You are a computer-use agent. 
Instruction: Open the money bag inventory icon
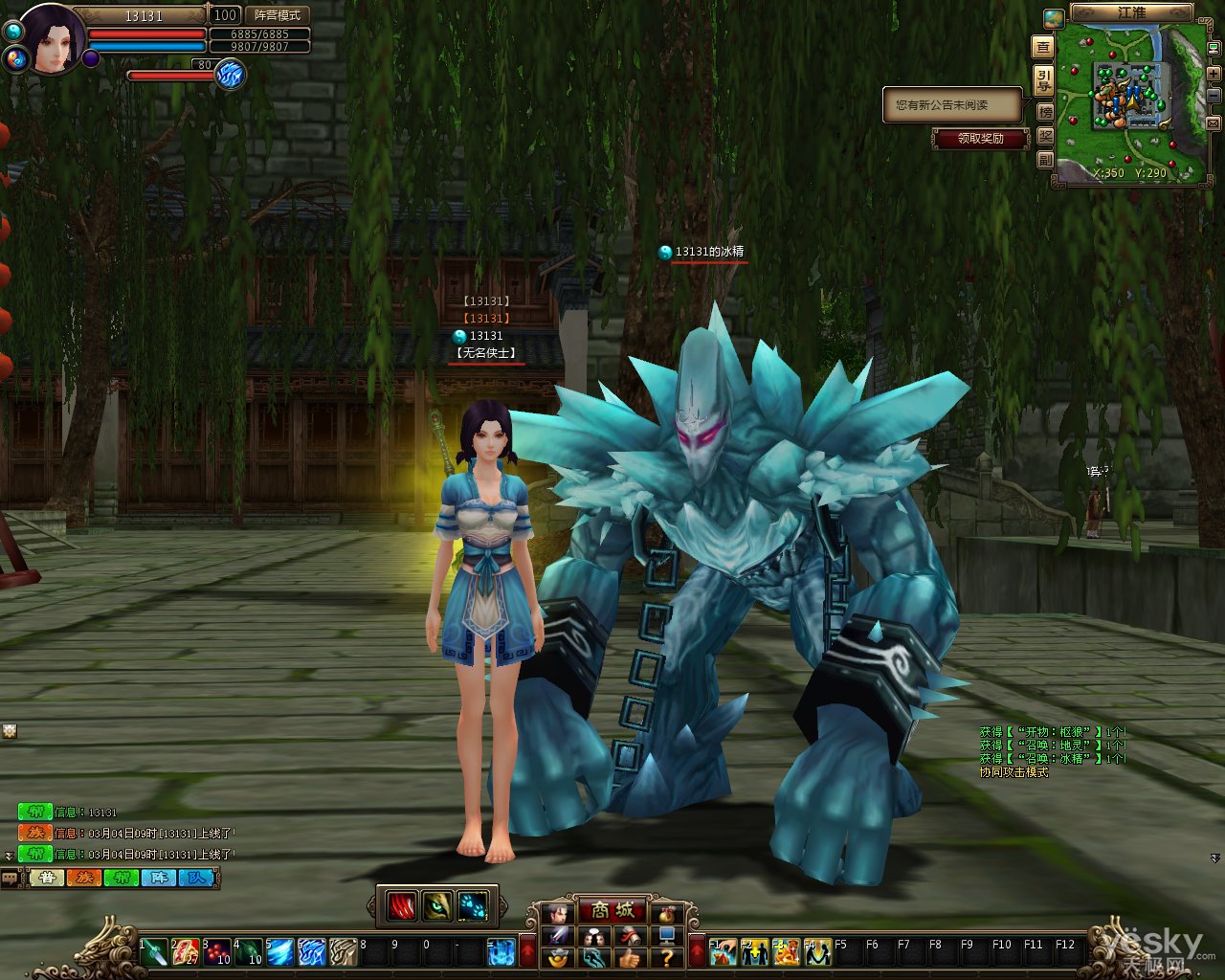click(667, 912)
